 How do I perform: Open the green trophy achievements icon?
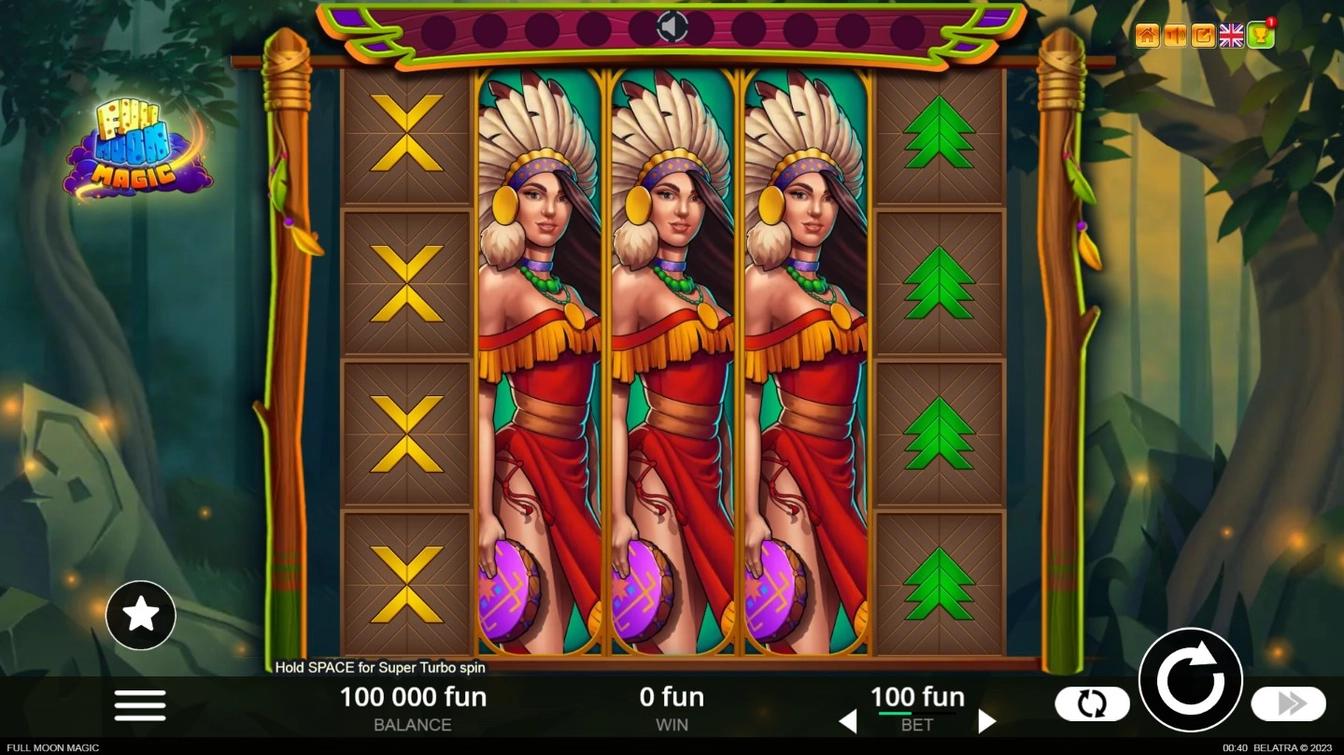[x=1260, y=37]
